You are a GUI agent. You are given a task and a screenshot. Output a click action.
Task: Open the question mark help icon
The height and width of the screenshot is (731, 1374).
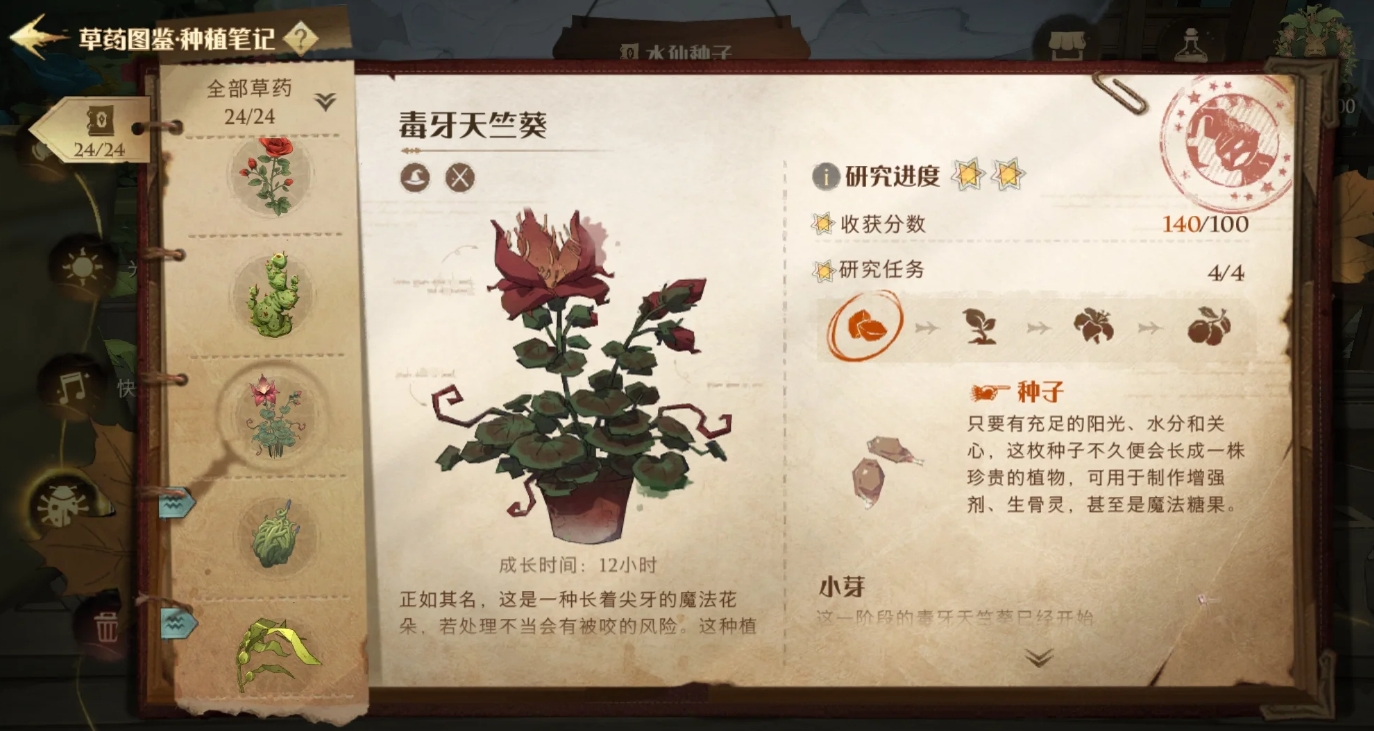301,39
